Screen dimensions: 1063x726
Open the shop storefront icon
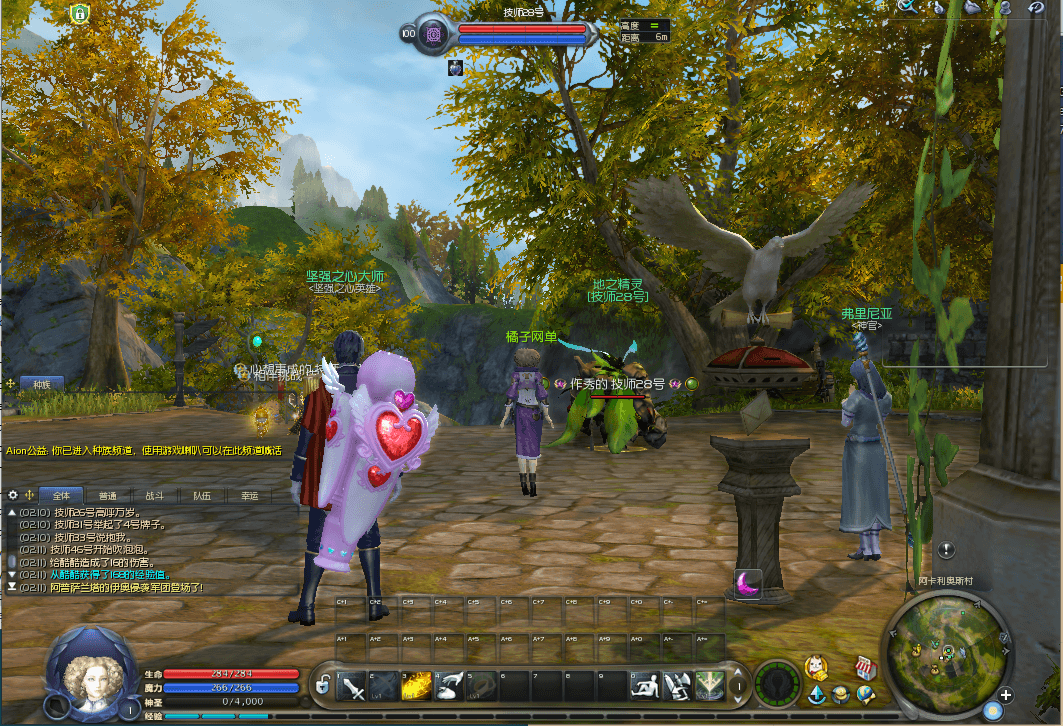tap(865, 667)
